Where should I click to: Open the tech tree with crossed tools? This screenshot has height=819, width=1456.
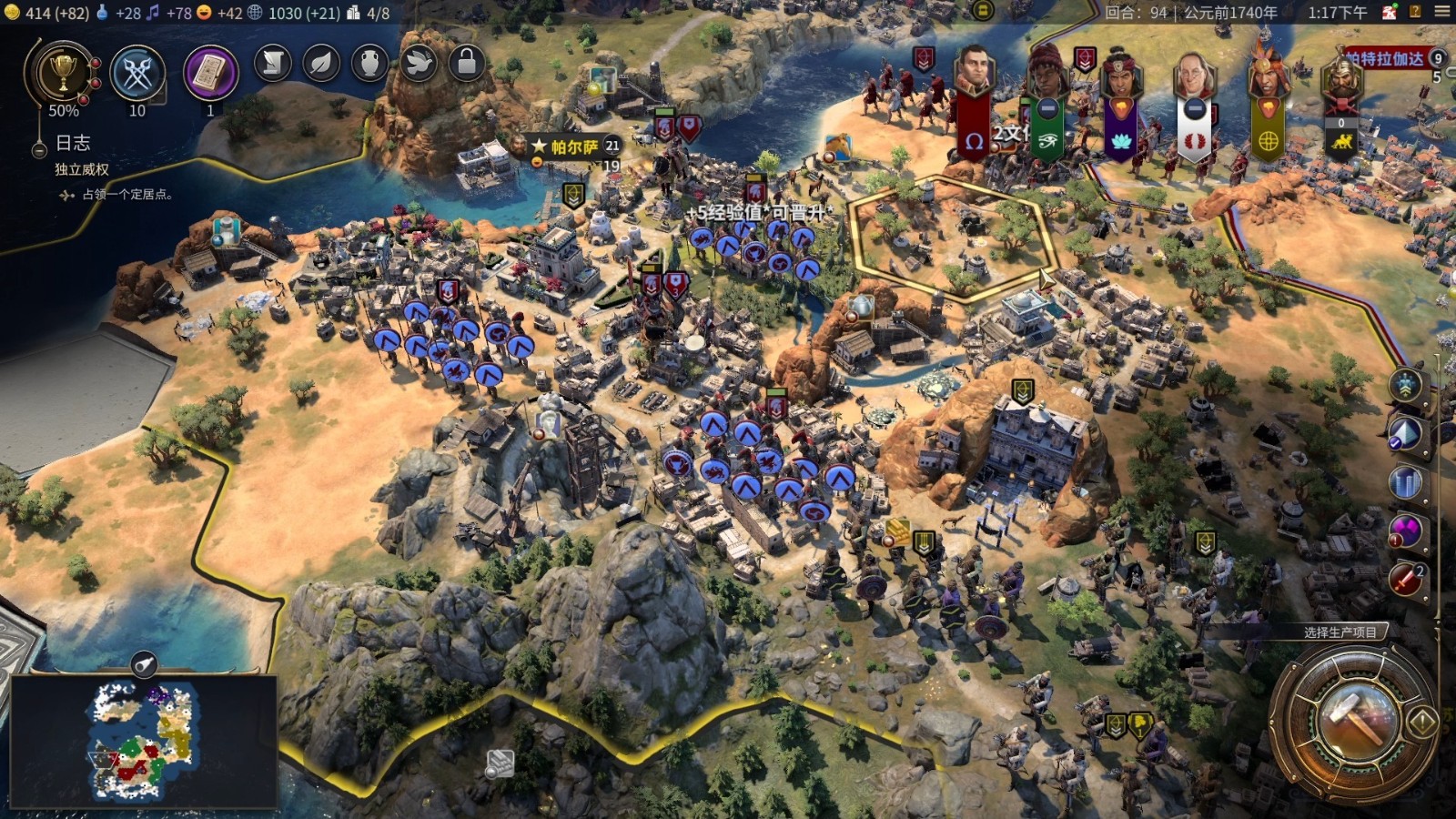137,74
